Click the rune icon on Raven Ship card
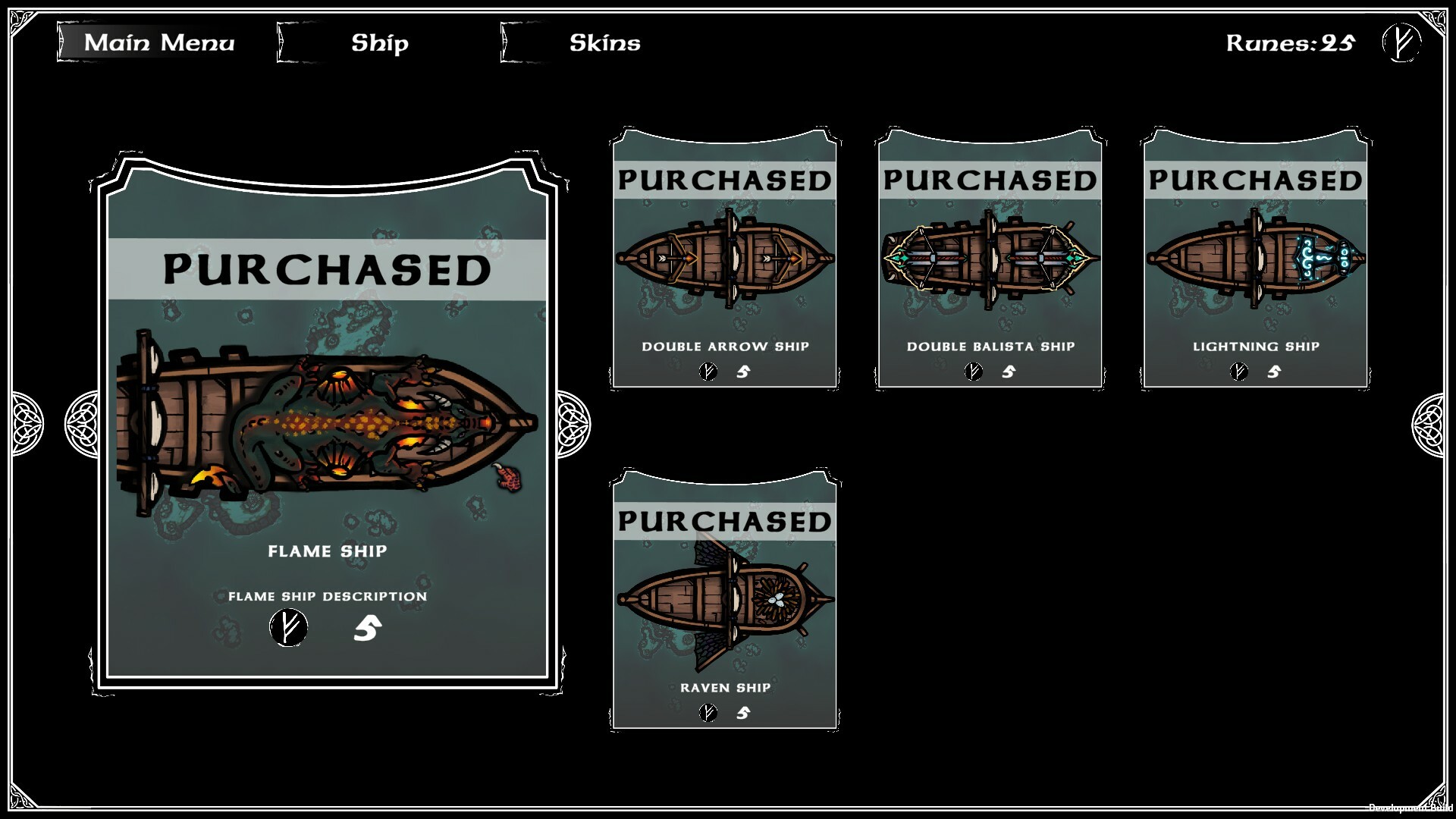 coord(706,712)
